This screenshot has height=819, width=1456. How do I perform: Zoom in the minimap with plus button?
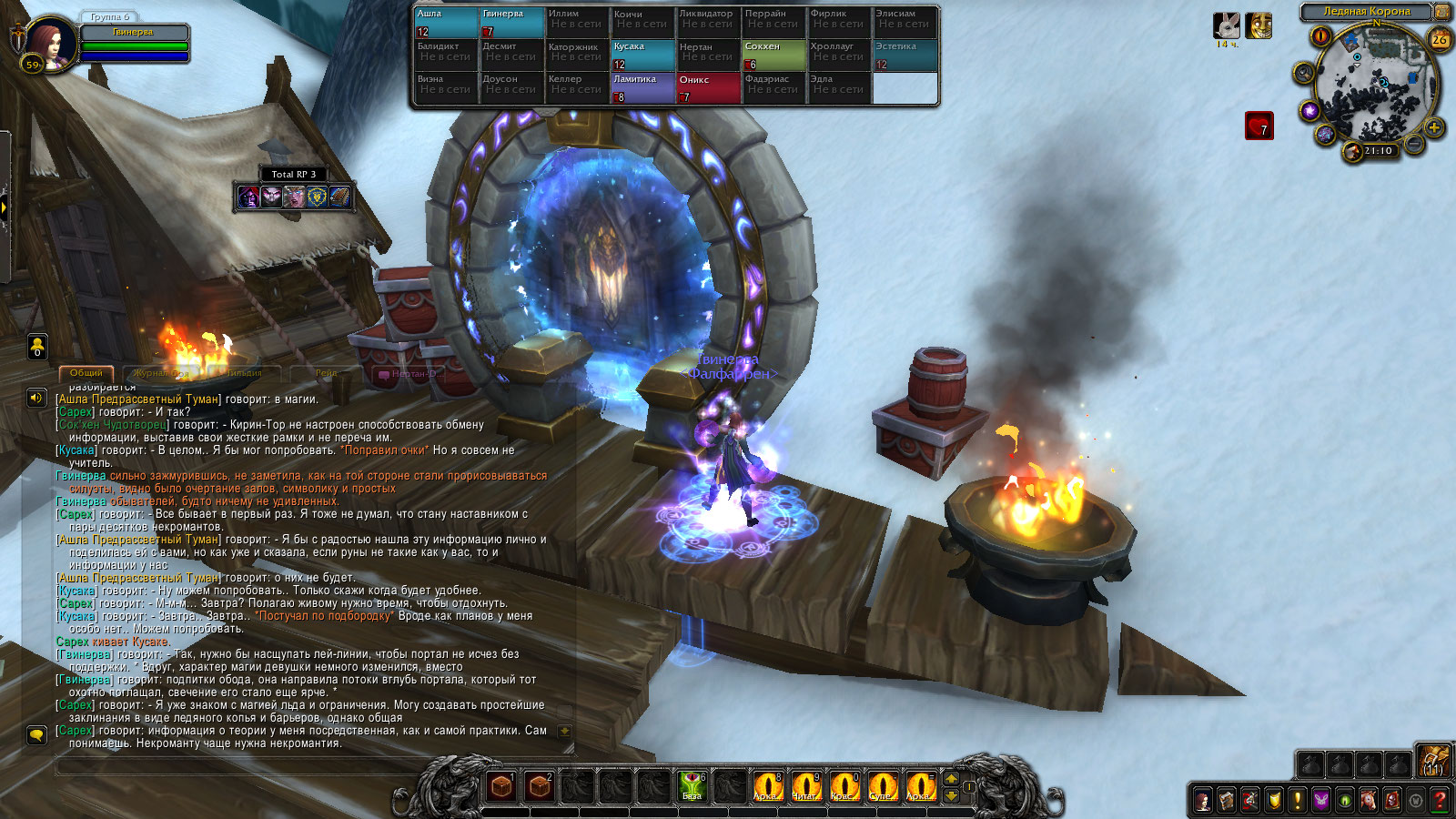(x=1433, y=127)
